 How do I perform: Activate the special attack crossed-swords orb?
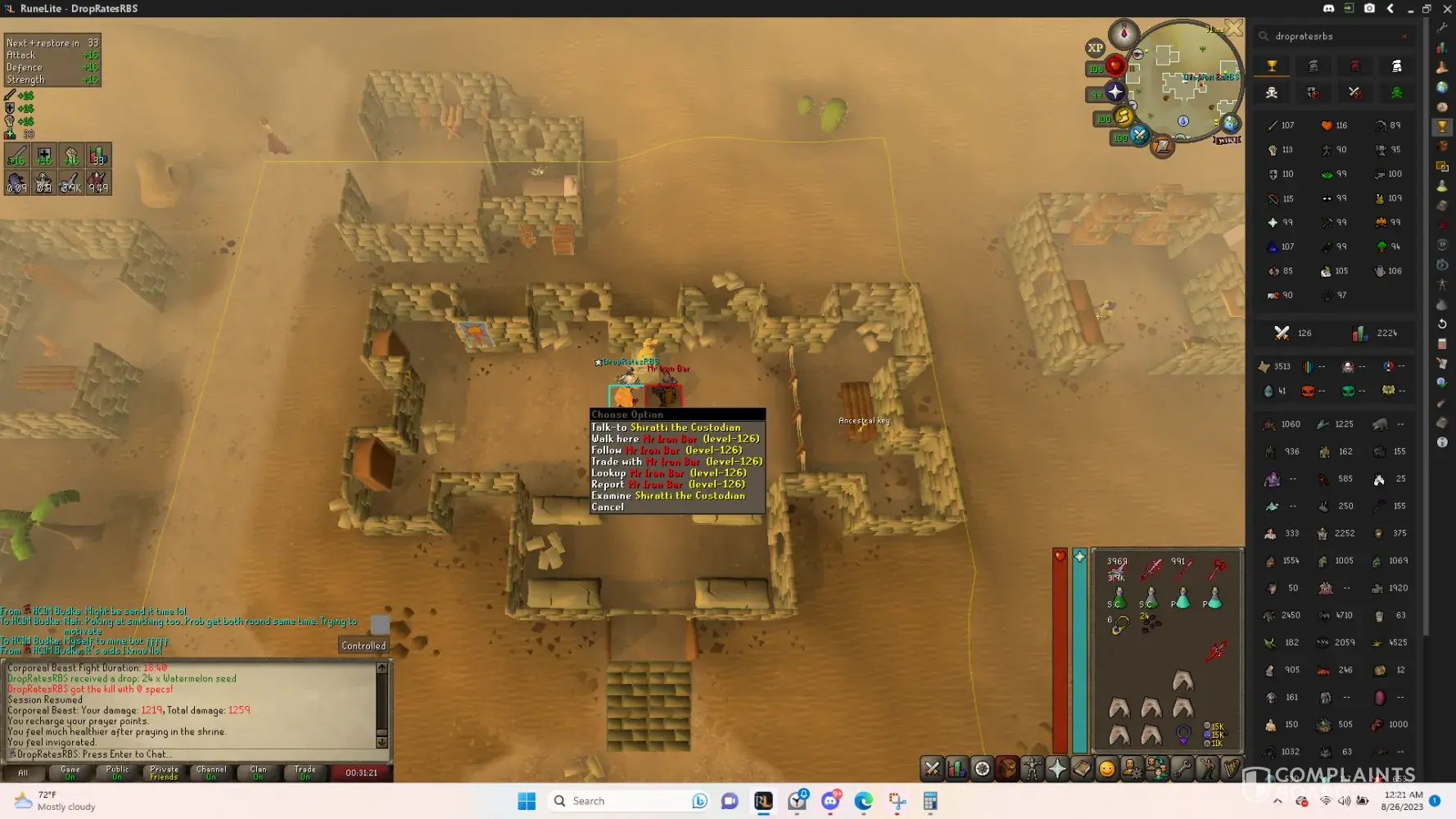(x=1139, y=134)
